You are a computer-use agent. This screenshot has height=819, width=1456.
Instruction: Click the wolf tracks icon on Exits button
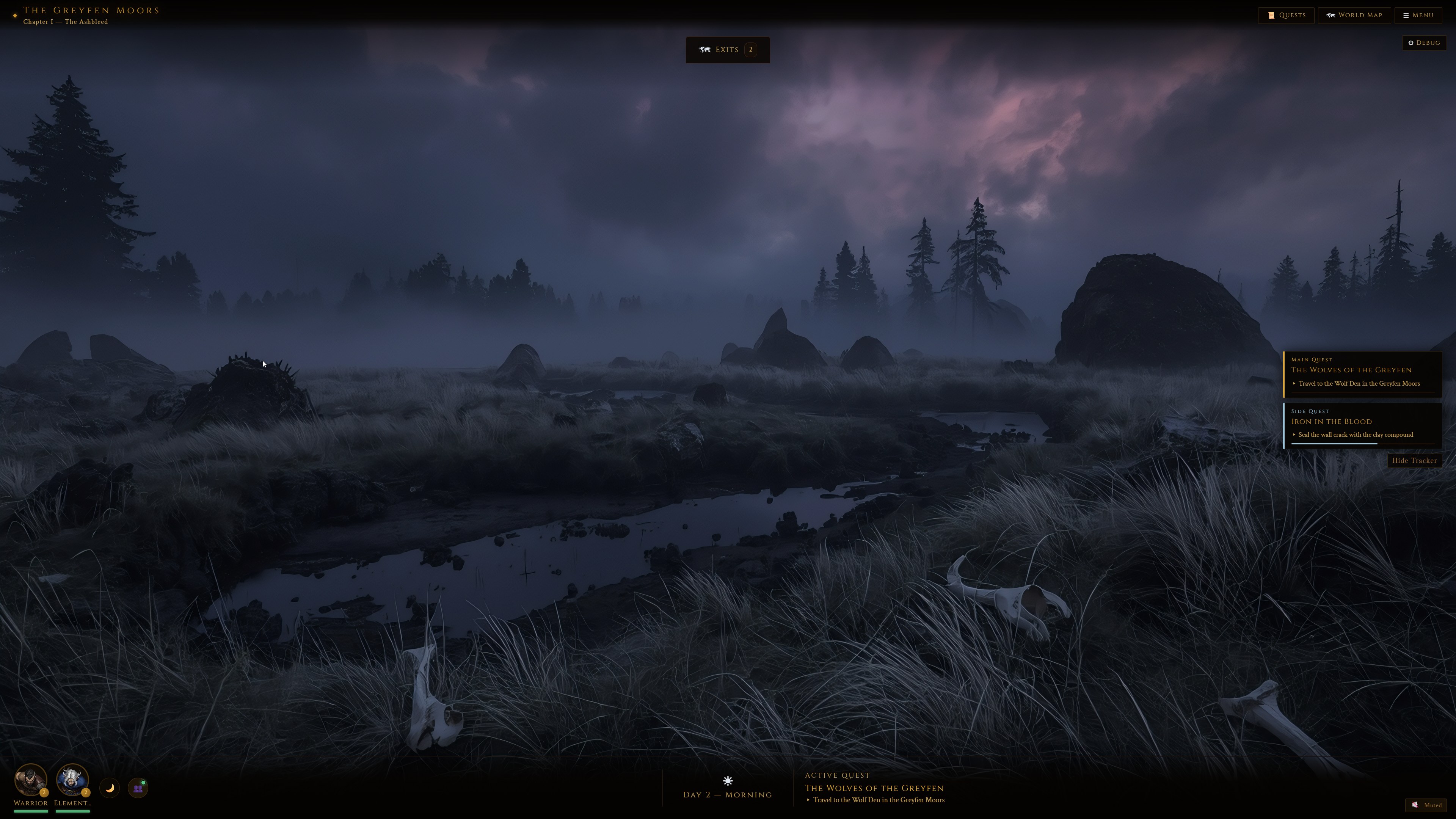(705, 49)
